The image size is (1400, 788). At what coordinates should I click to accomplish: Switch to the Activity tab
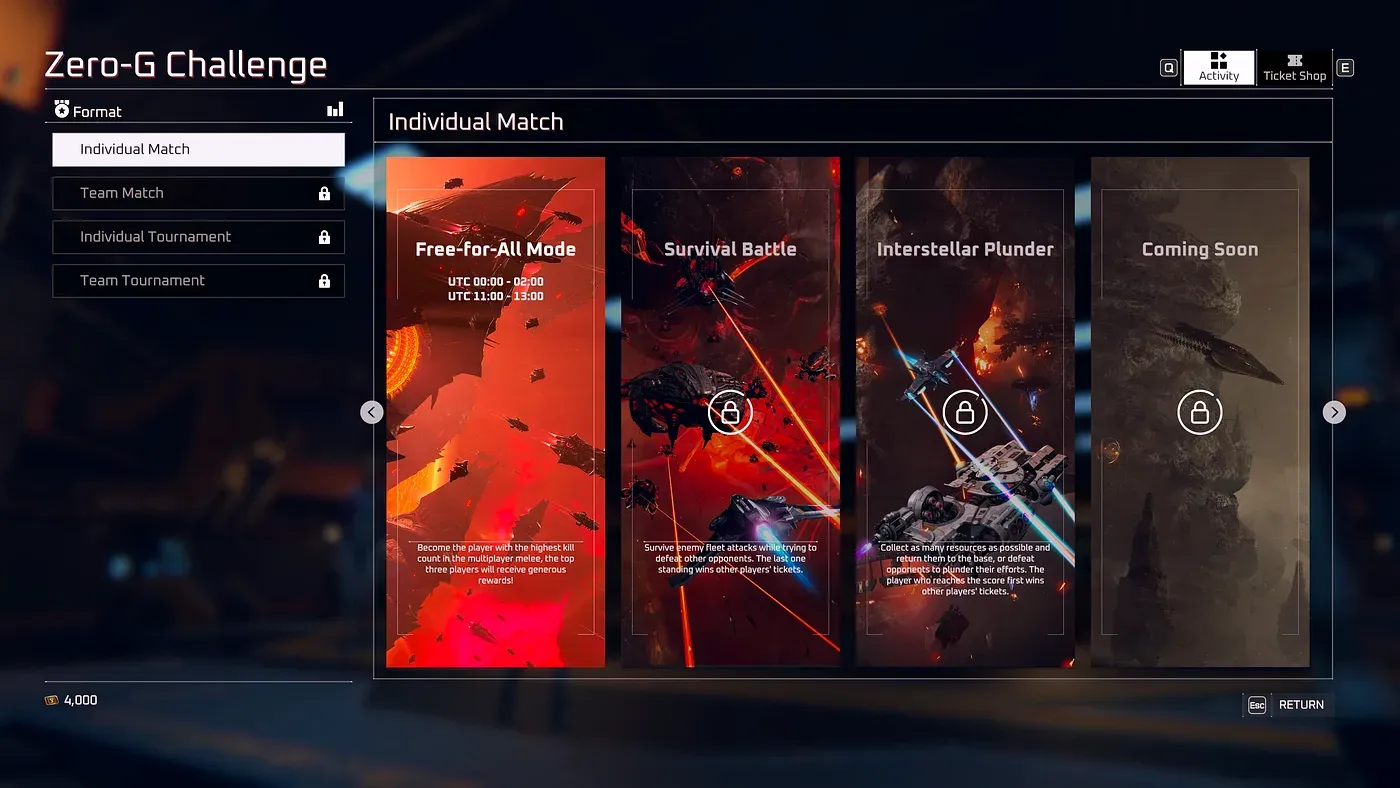point(1218,67)
